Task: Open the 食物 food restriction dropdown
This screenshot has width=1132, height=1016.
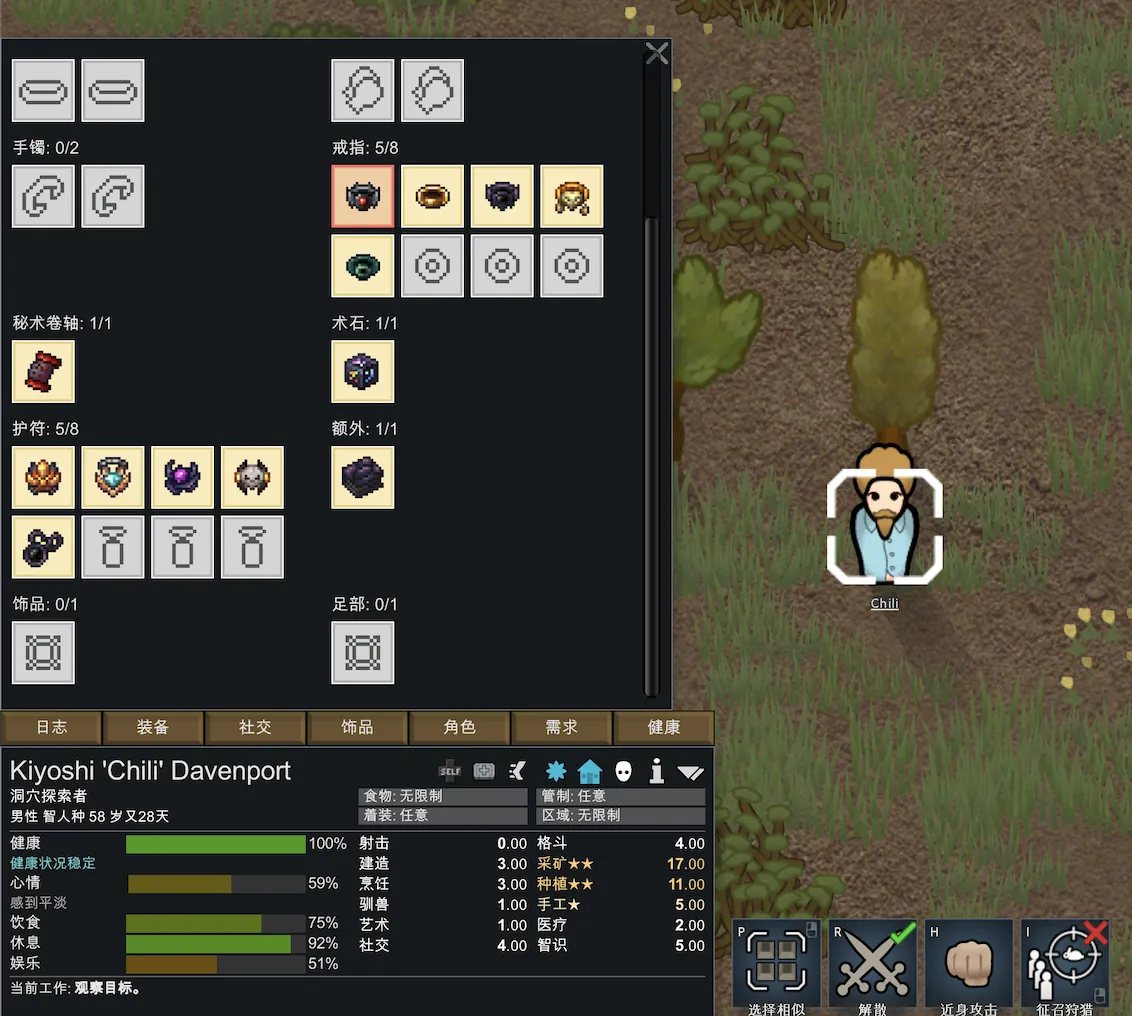Action: [x=442, y=796]
